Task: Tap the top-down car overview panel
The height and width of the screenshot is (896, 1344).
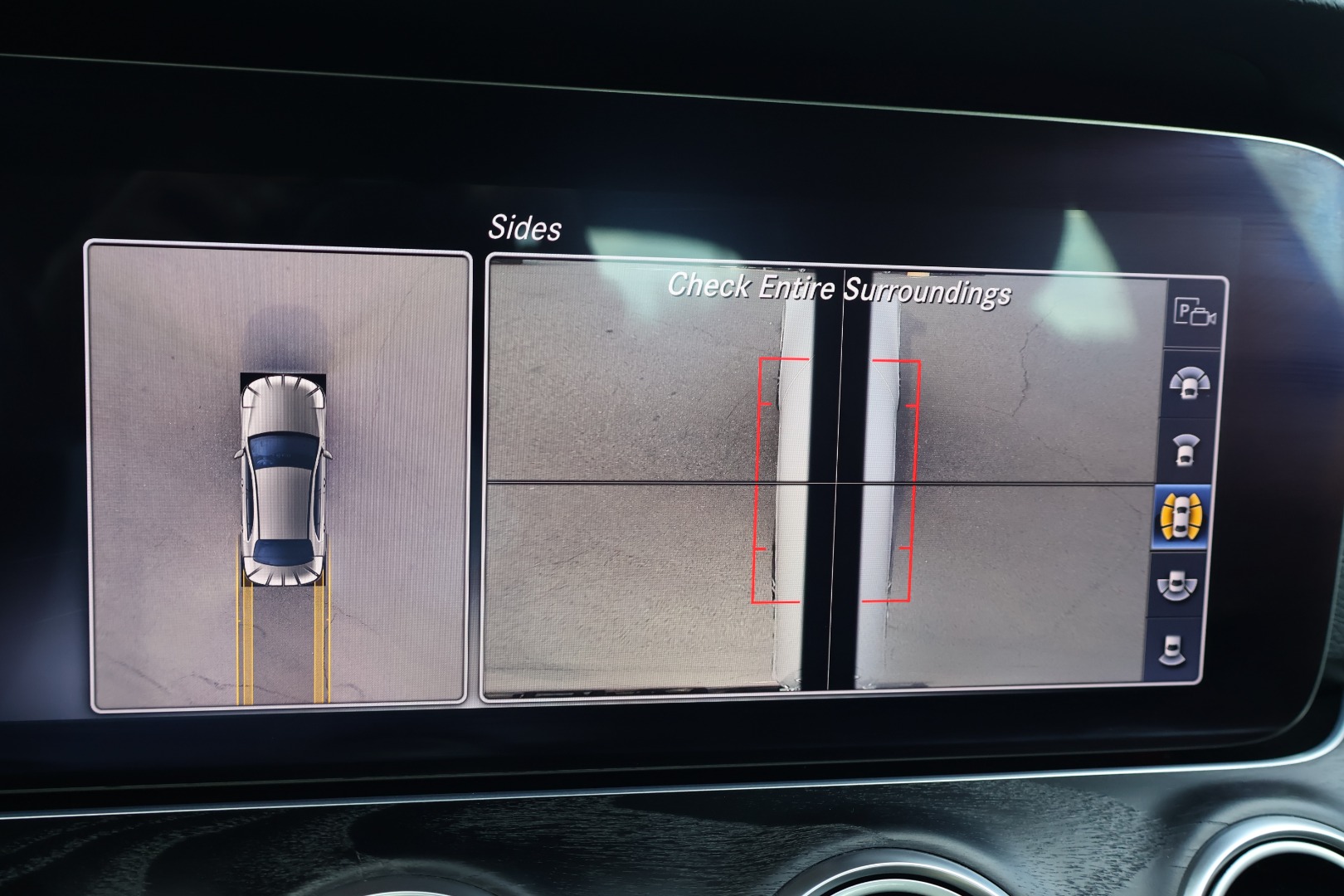Action: [x=279, y=477]
